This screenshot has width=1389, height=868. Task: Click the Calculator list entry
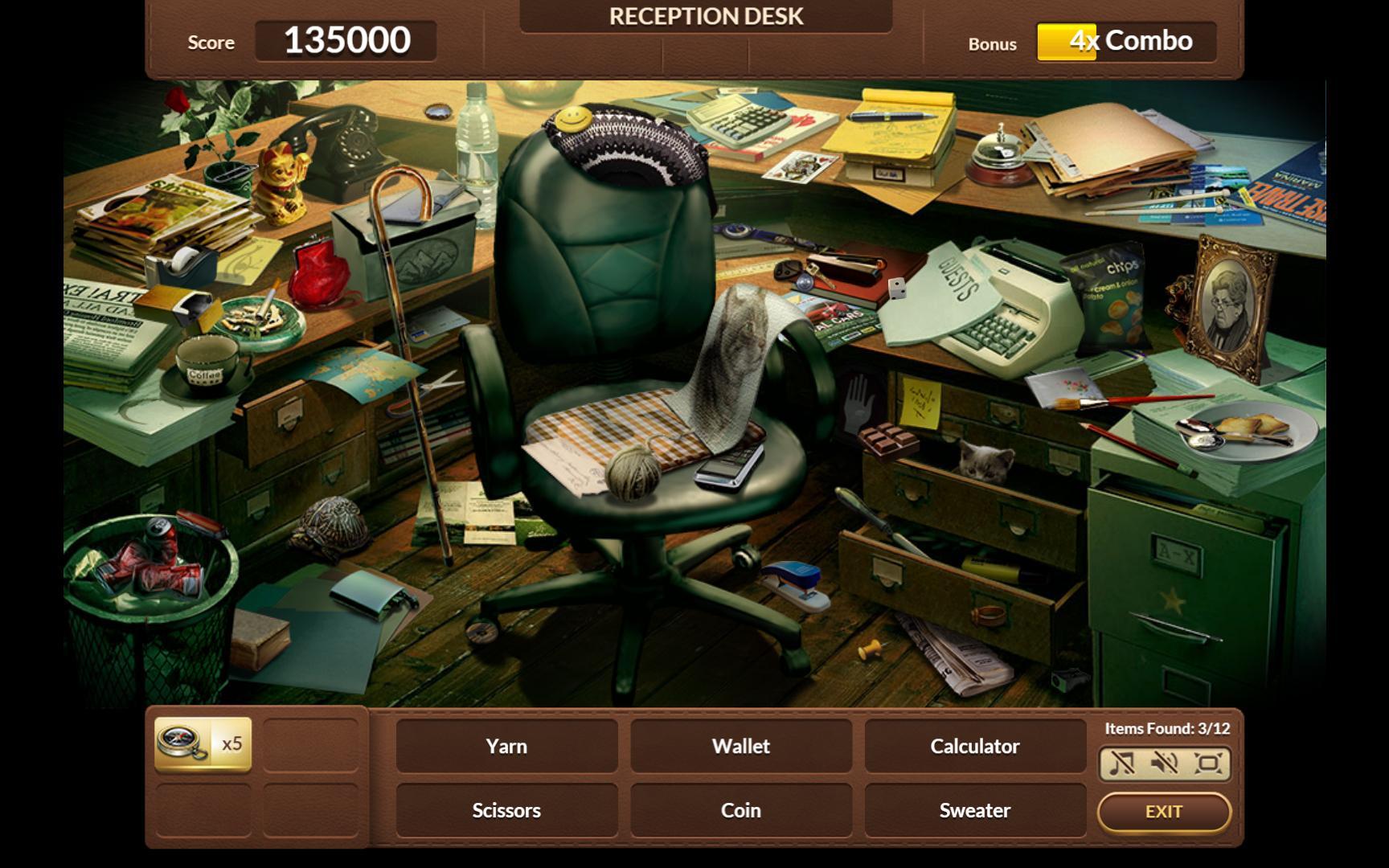click(974, 746)
